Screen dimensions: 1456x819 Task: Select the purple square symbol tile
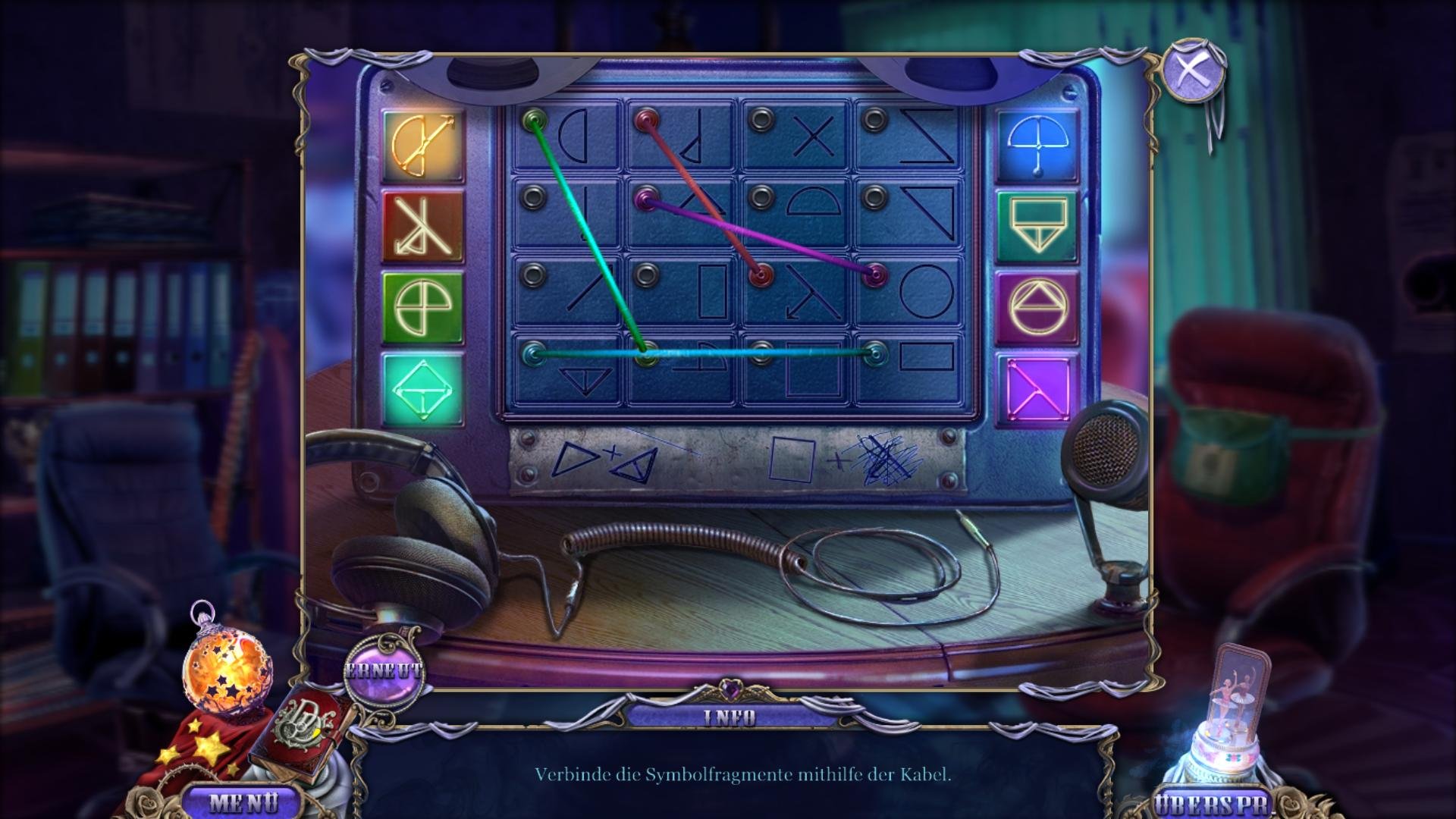(x=1037, y=389)
